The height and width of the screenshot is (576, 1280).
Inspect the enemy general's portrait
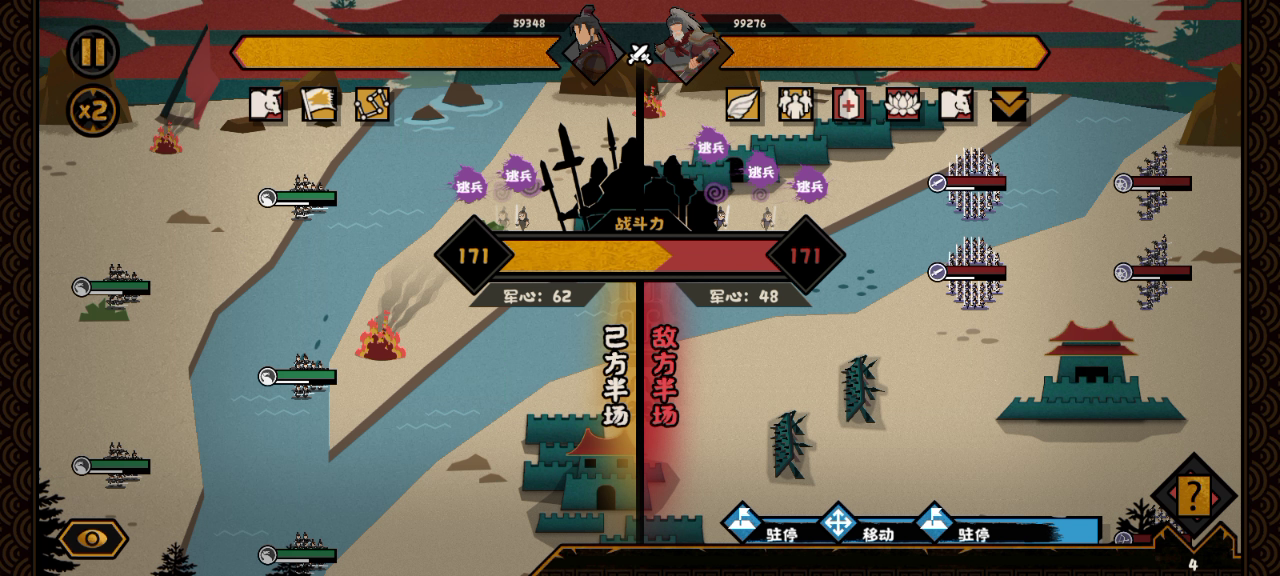(688, 44)
